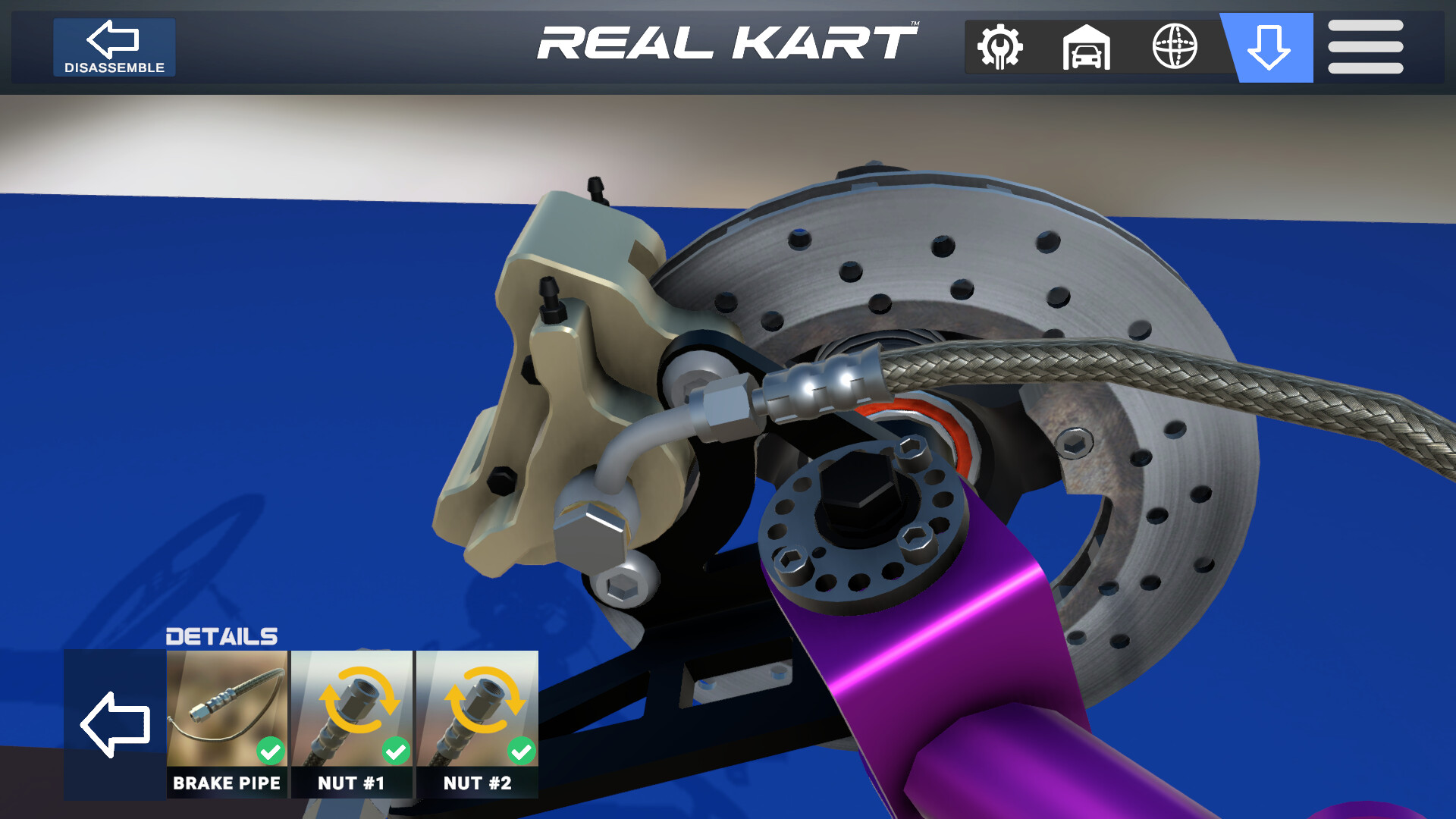Image resolution: width=1456 pixels, height=819 pixels.
Task: Open the hamburger menu at top right
Action: [1365, 47]
